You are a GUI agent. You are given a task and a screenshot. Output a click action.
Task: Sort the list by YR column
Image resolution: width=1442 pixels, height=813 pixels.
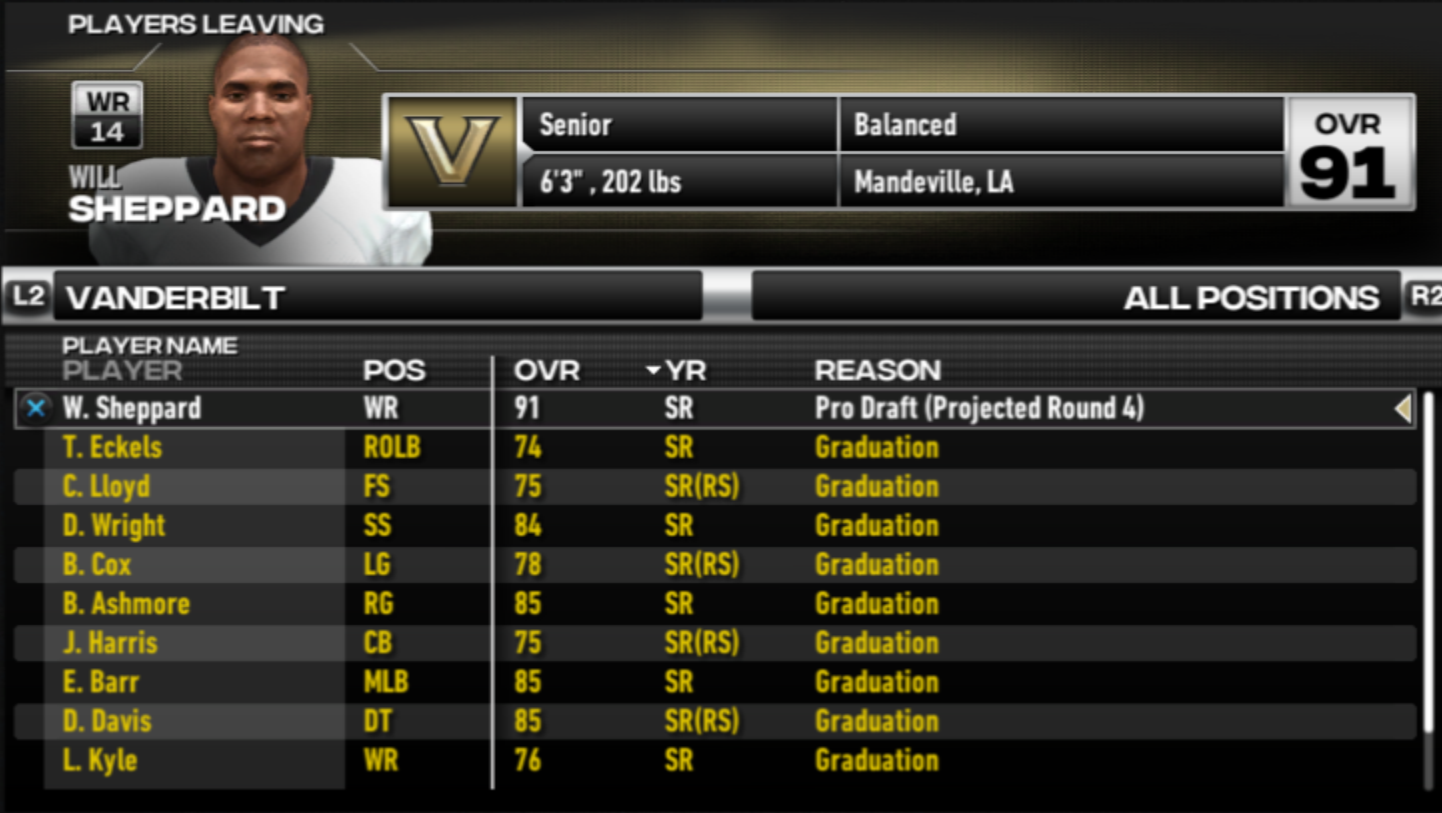coord(684,371)
